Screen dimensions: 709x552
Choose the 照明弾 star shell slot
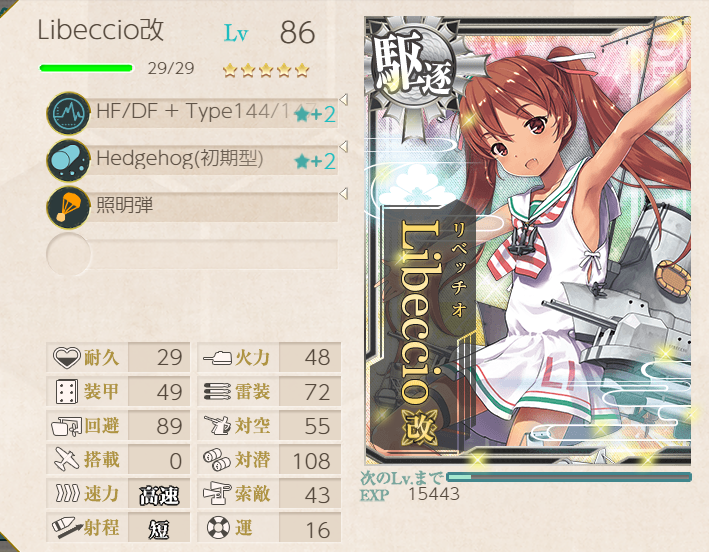tap(192, 207)
